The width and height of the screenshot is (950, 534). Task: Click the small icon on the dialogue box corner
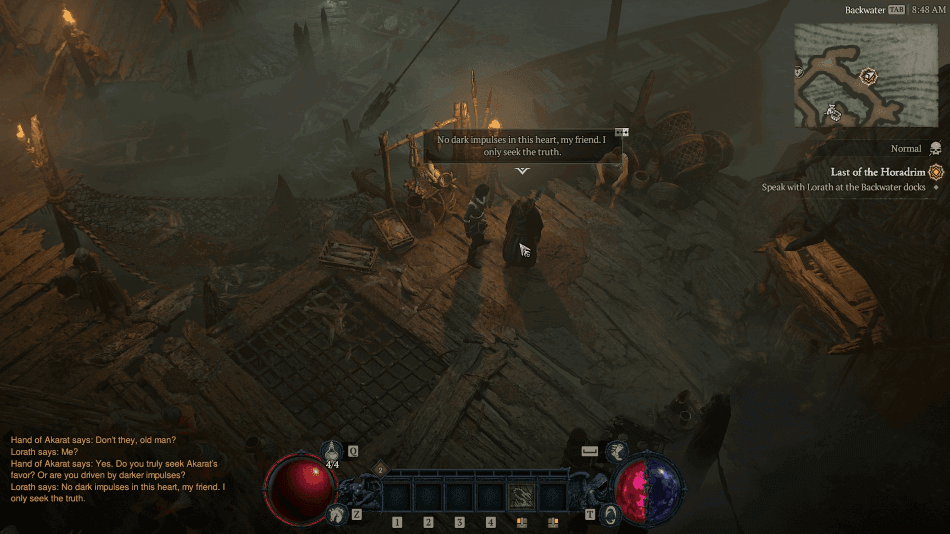click(621, 132)
